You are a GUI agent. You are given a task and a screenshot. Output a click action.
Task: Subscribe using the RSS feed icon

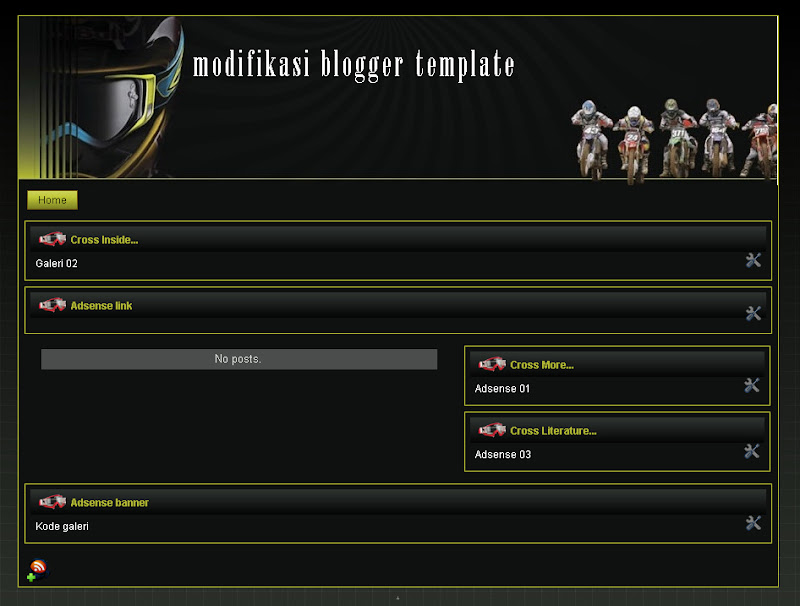tap(37, 570)
